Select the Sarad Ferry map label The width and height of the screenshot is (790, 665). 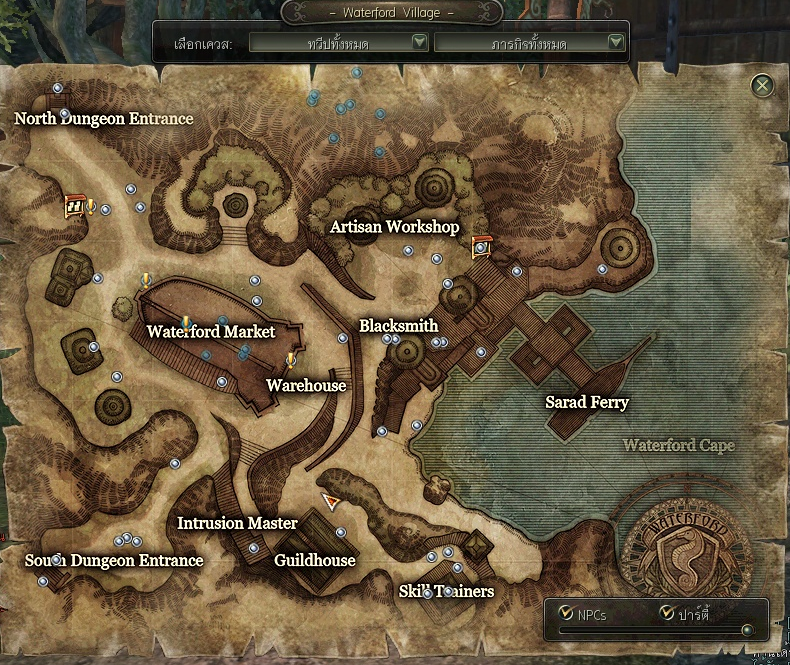[x=587, y=403]
